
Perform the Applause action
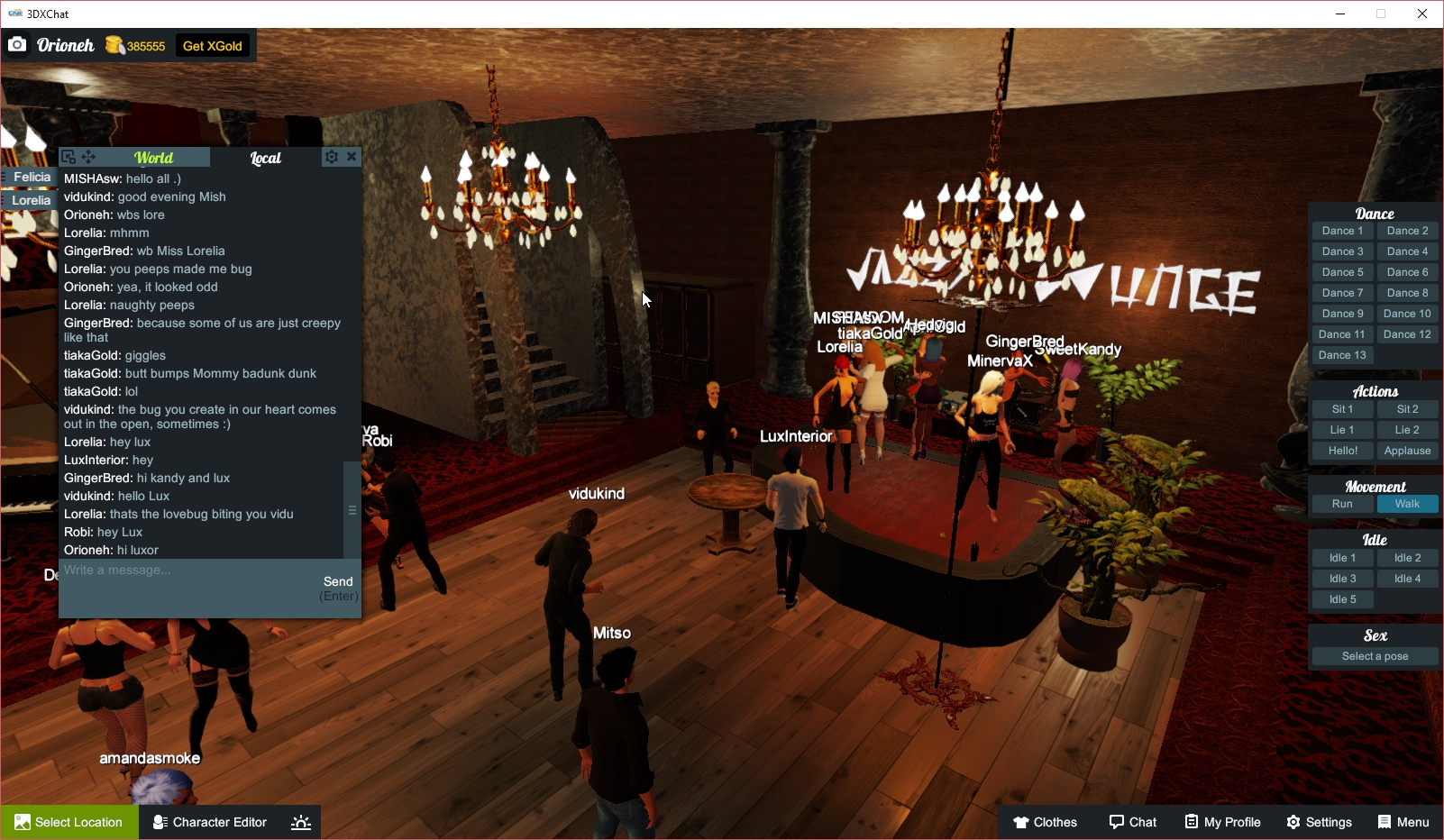pos(1407,450)
